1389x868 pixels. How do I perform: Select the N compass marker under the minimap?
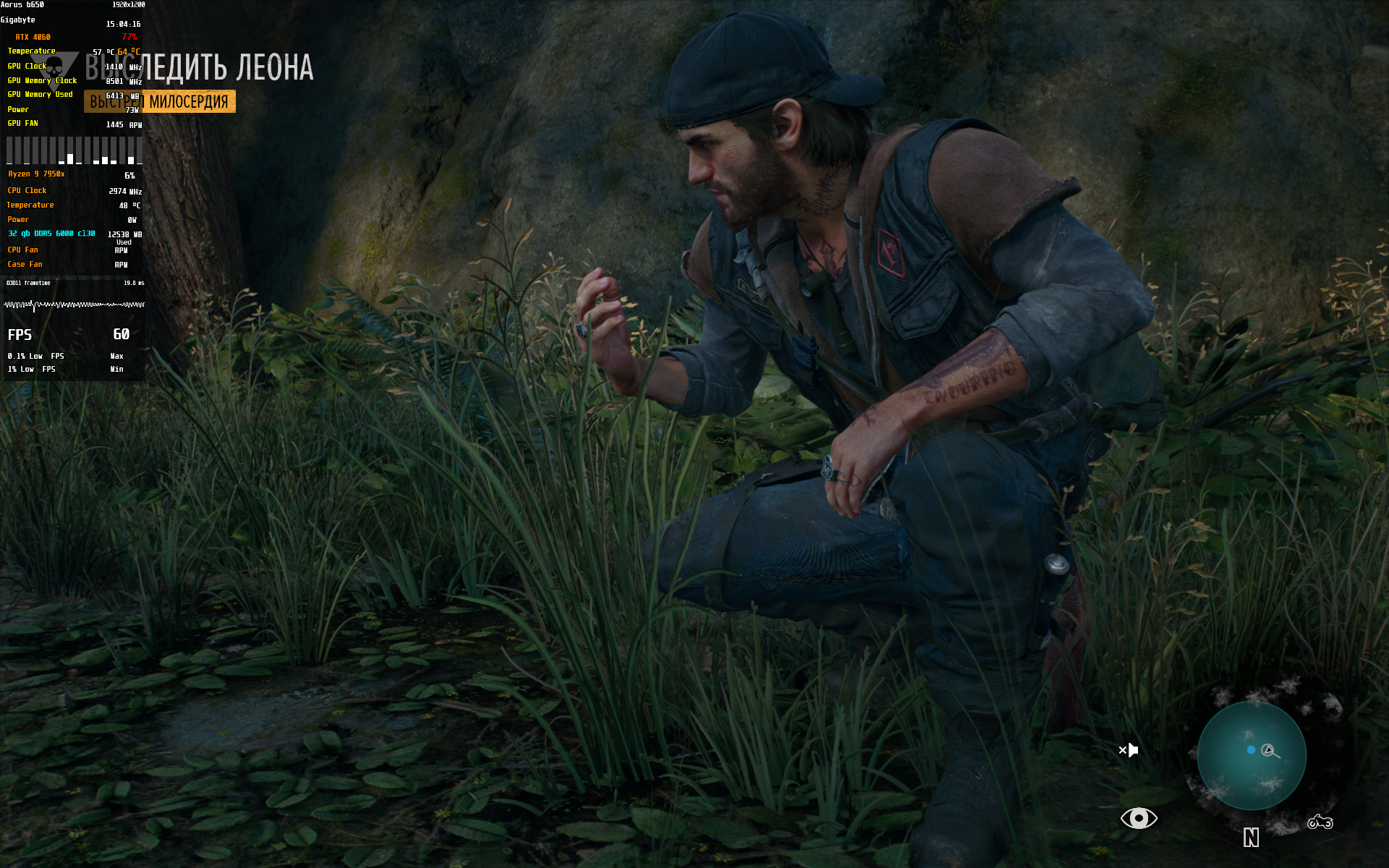click(x=1251, y=838)
